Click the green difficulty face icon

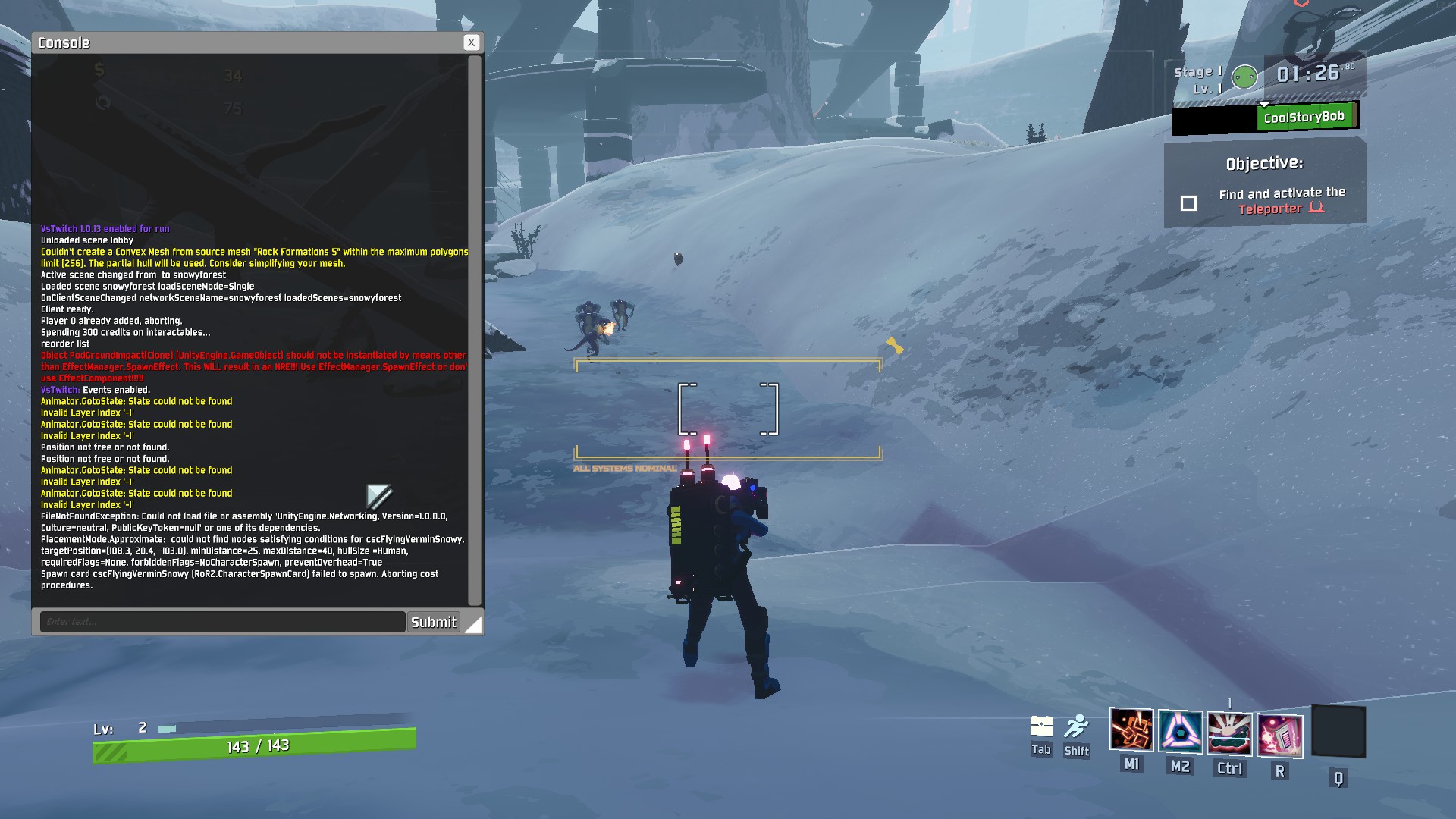pyautogui.click(x=1244, y=77)
